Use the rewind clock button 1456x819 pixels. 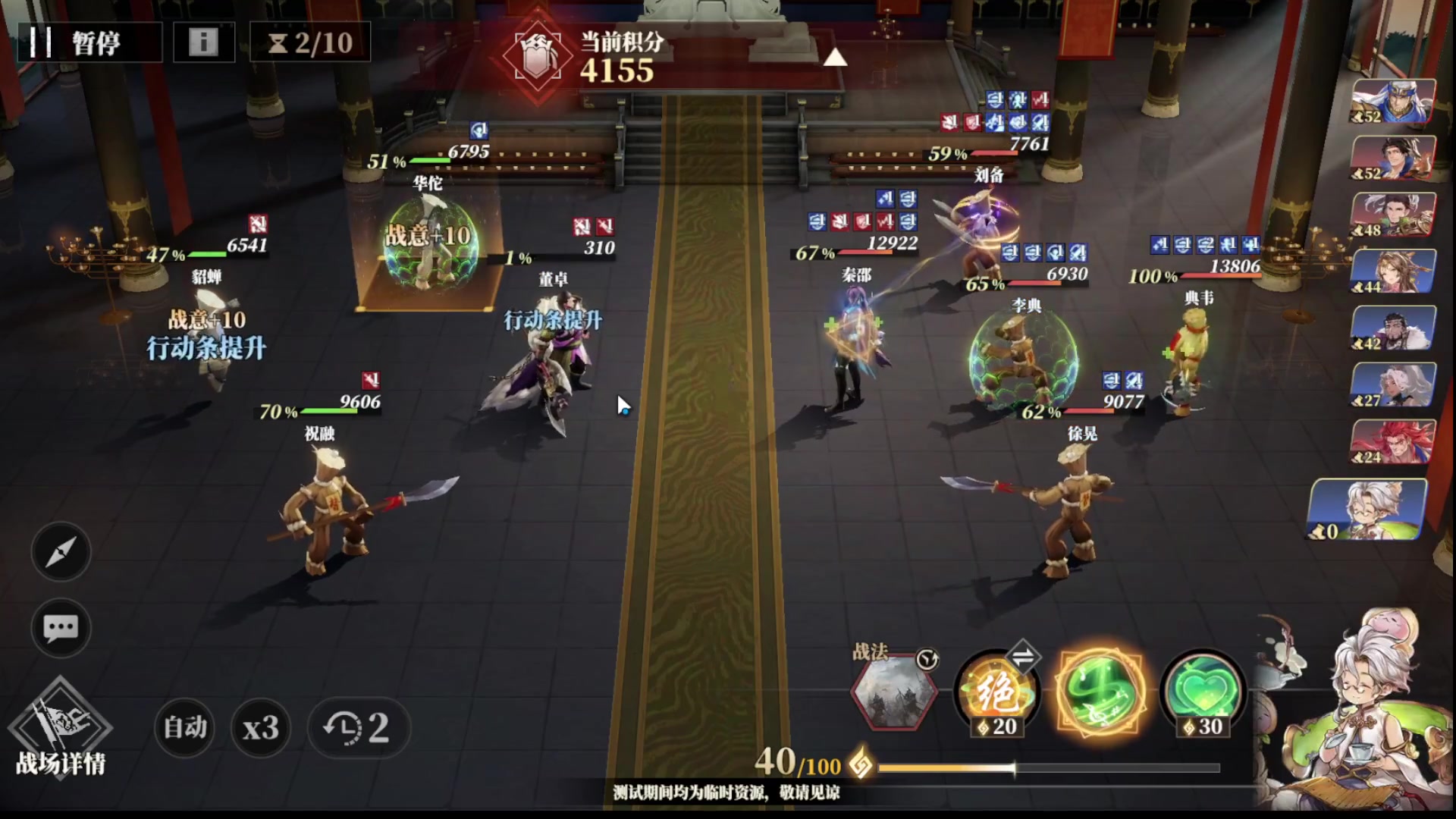click(358, 728)
